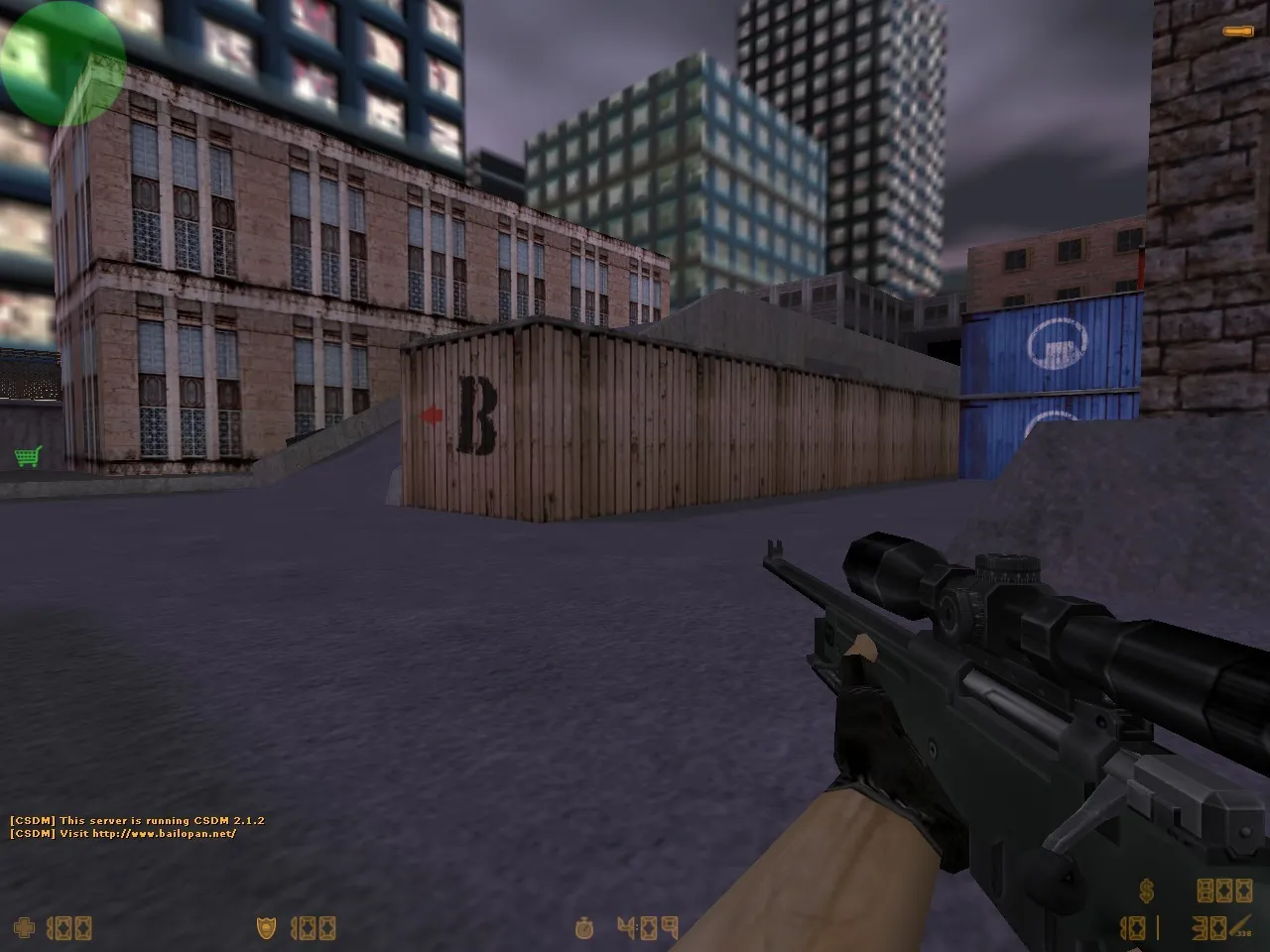1270x952 pixels.
Task: Click the green shopping cart icon on the wall
Action: point(27,458)
